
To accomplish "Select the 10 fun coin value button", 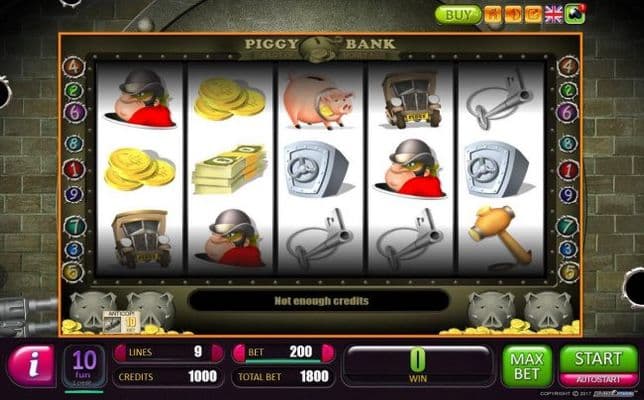I will pos(85,365).
